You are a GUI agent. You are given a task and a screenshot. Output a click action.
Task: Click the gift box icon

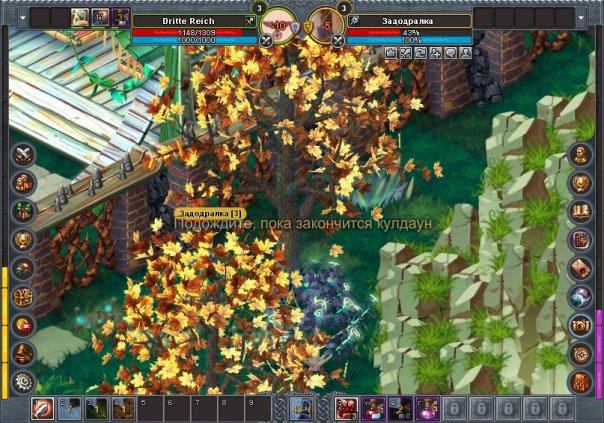[23, 212]
